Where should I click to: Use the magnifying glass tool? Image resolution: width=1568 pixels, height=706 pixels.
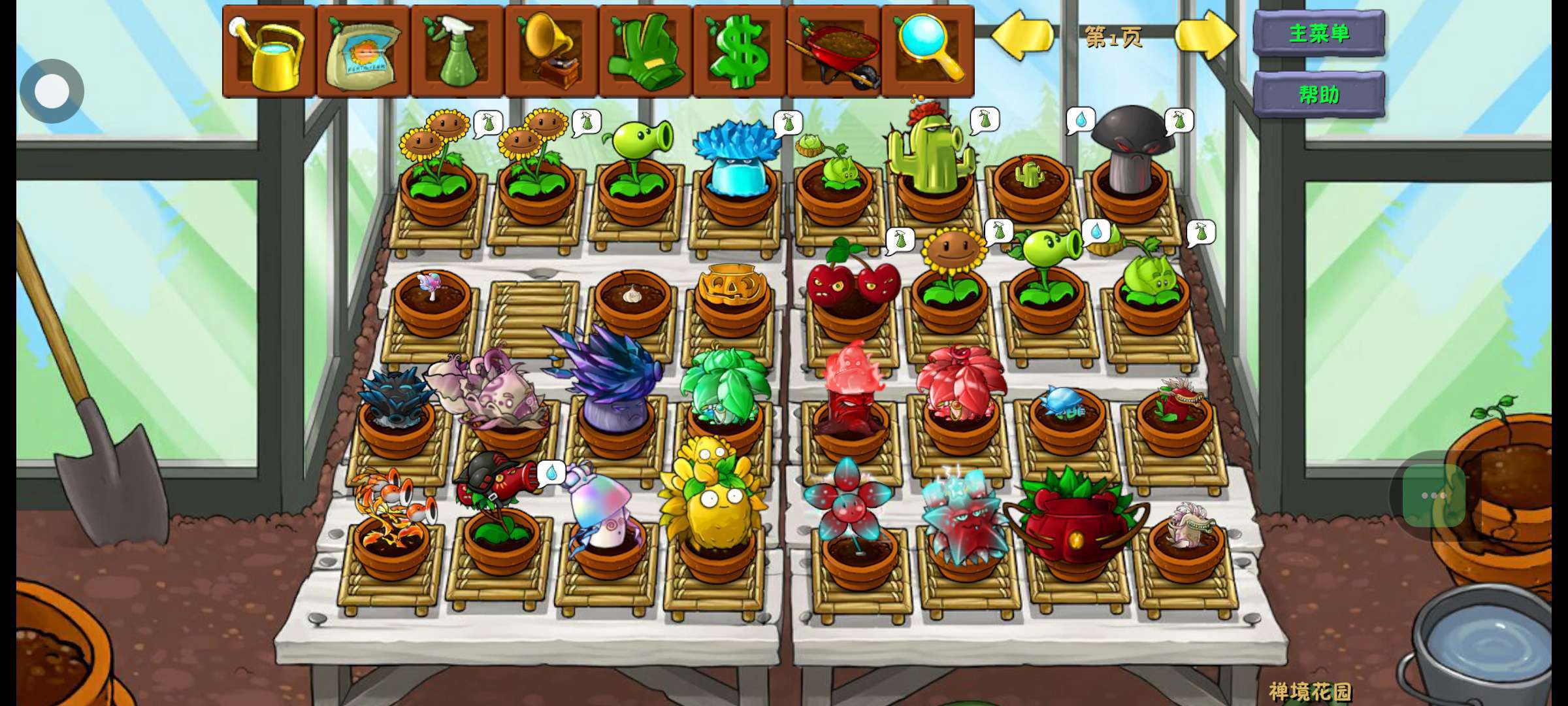coord(928,52)
